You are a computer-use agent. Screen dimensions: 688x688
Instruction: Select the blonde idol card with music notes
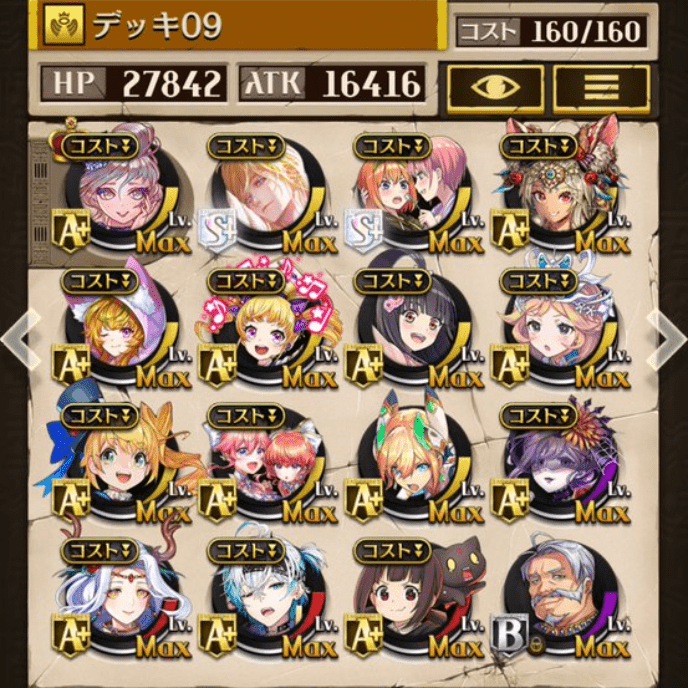tap(265, 328)
